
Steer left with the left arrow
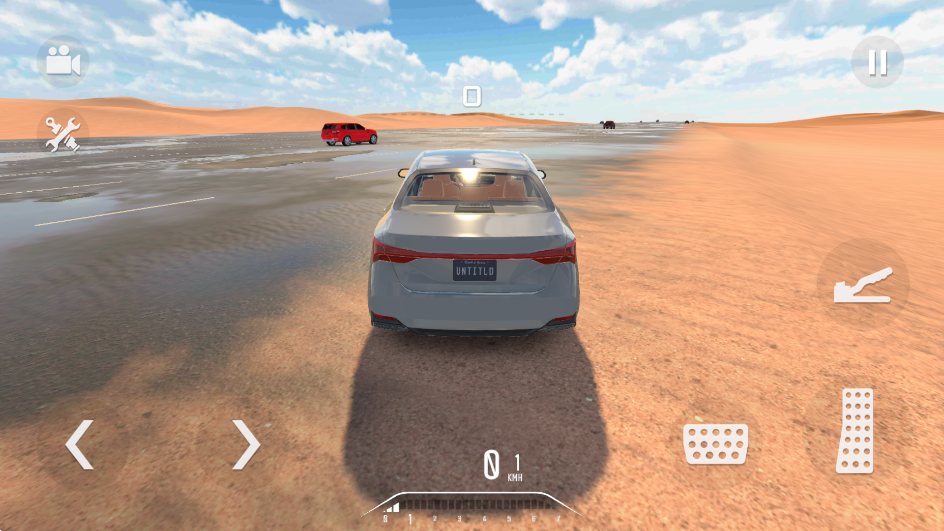pos(80,444)
